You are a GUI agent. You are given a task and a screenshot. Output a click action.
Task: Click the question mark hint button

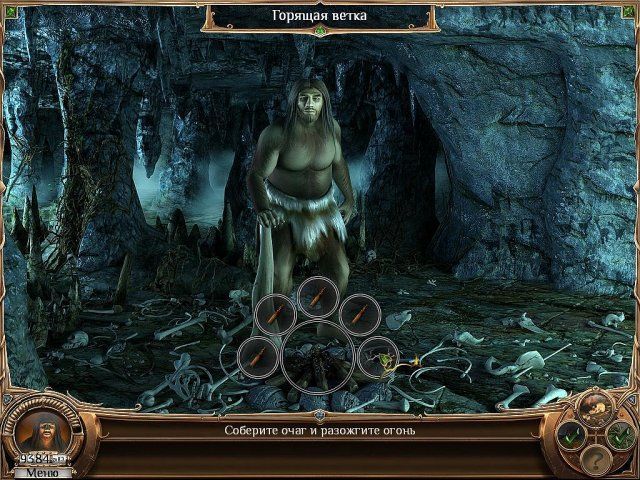tap(596, 461)
